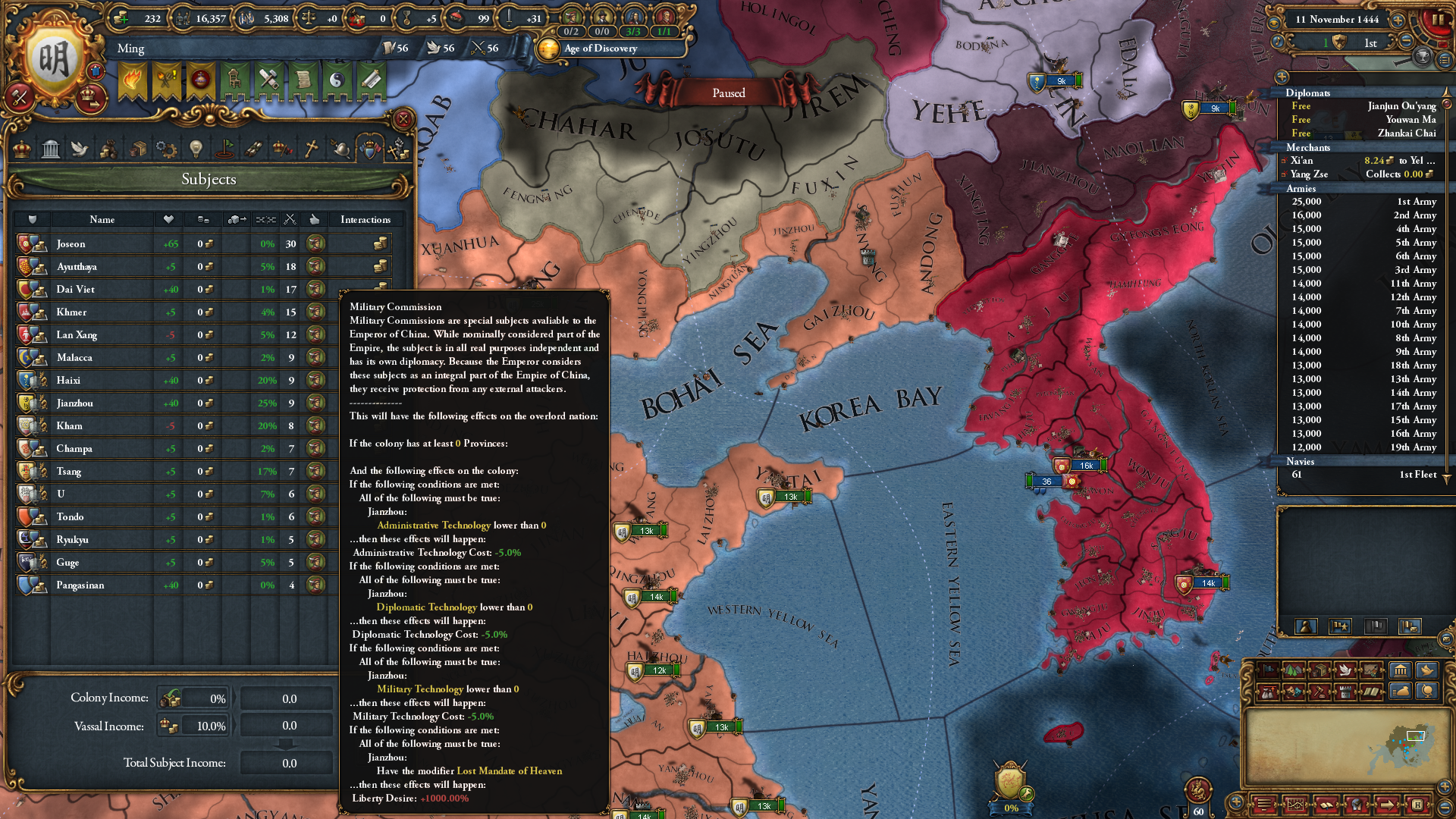This screenshot has height=819, width=1456.
Task: Open the Ideas panel via the lightbulb icon
Action: (195, 149)
